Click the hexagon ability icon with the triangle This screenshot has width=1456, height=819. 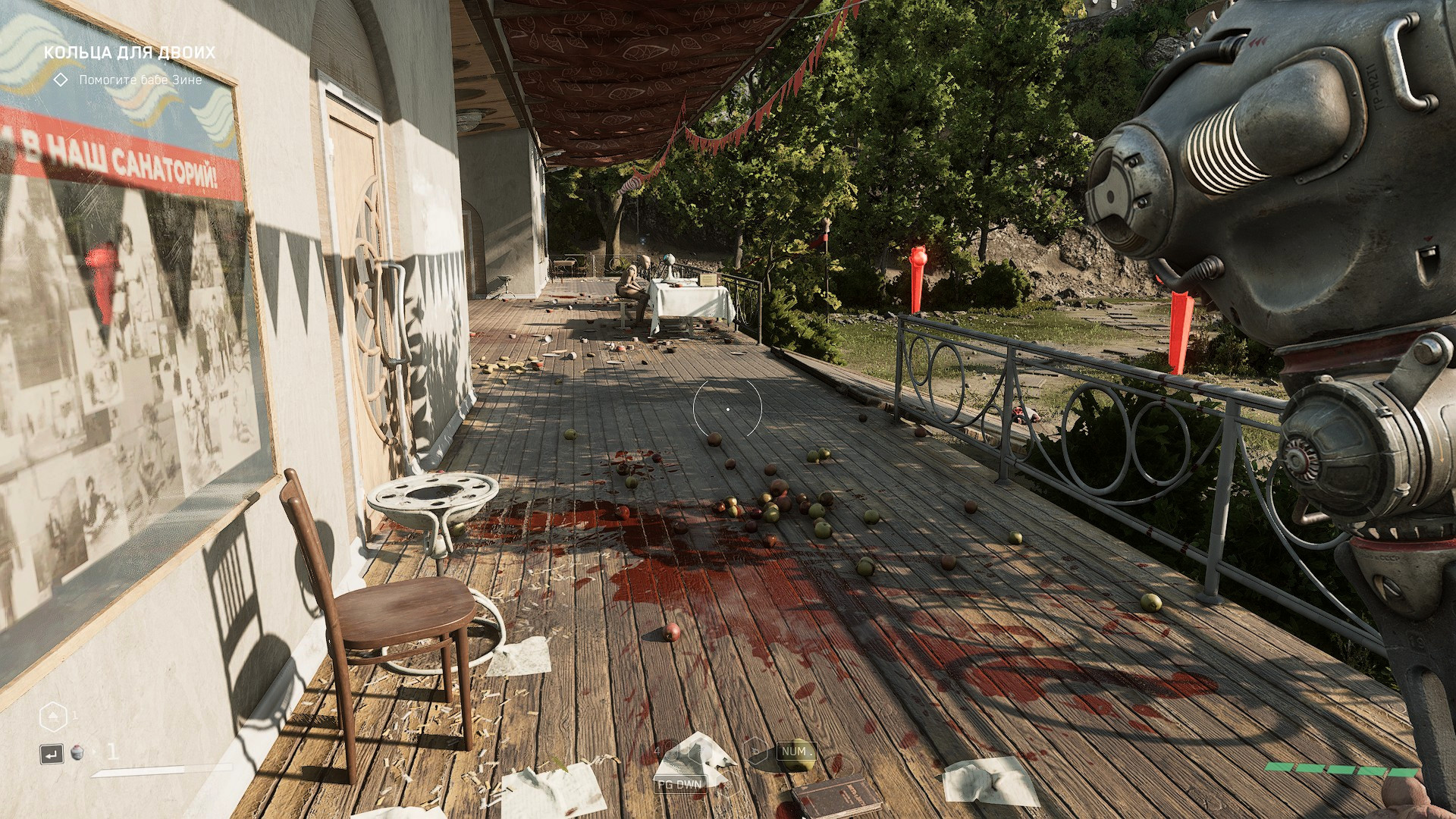52,716
